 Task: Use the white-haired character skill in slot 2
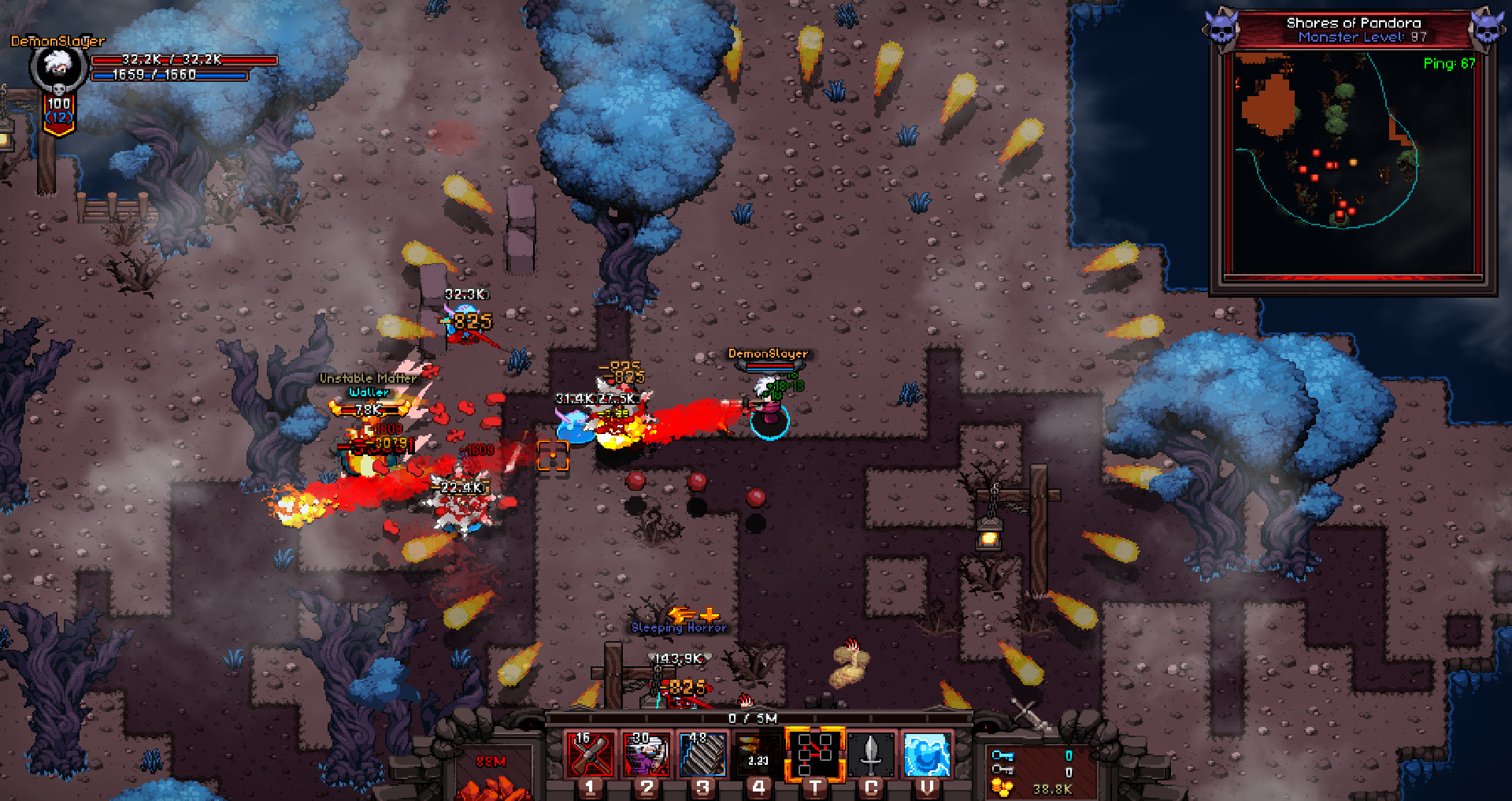(x=647, y=755)
